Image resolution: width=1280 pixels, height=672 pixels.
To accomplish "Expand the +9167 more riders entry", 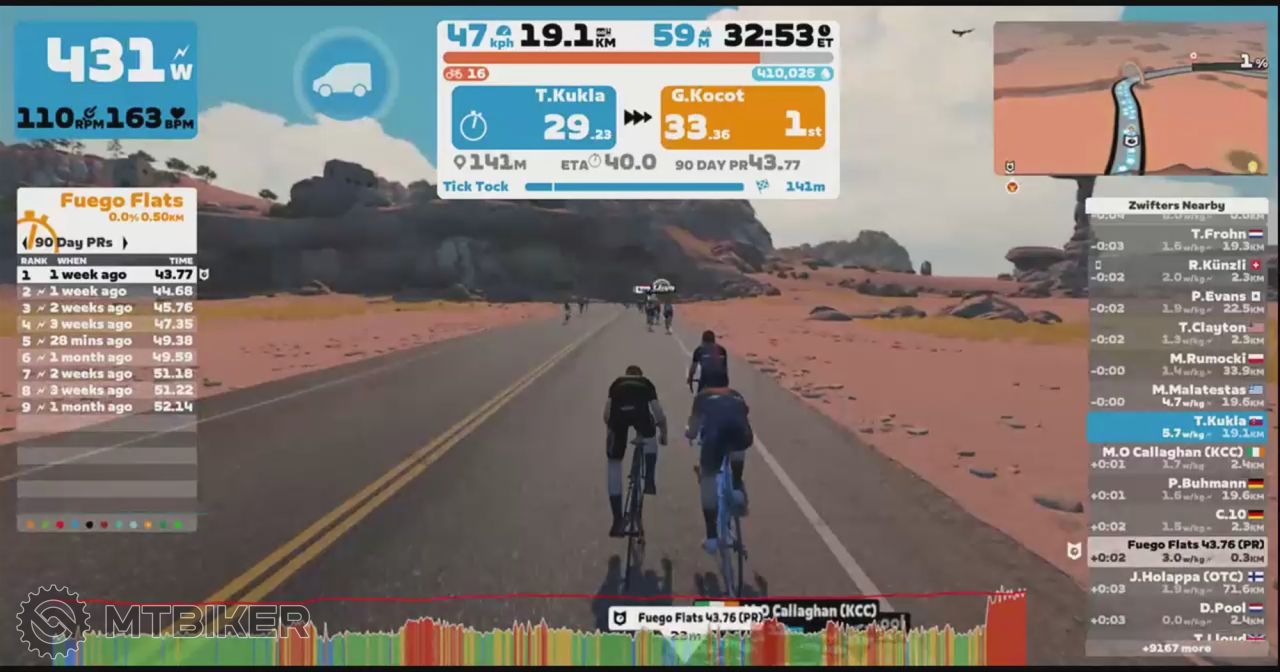I will (x=1177, y=648).
